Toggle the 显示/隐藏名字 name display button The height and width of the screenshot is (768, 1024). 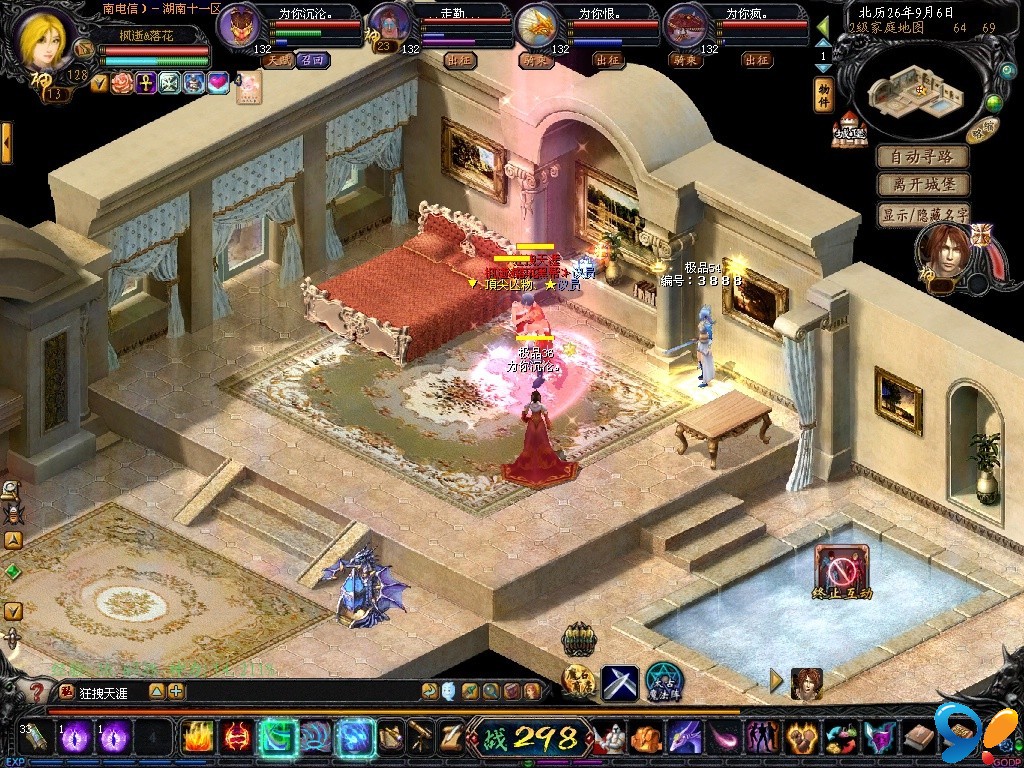(x=923, y=214)
